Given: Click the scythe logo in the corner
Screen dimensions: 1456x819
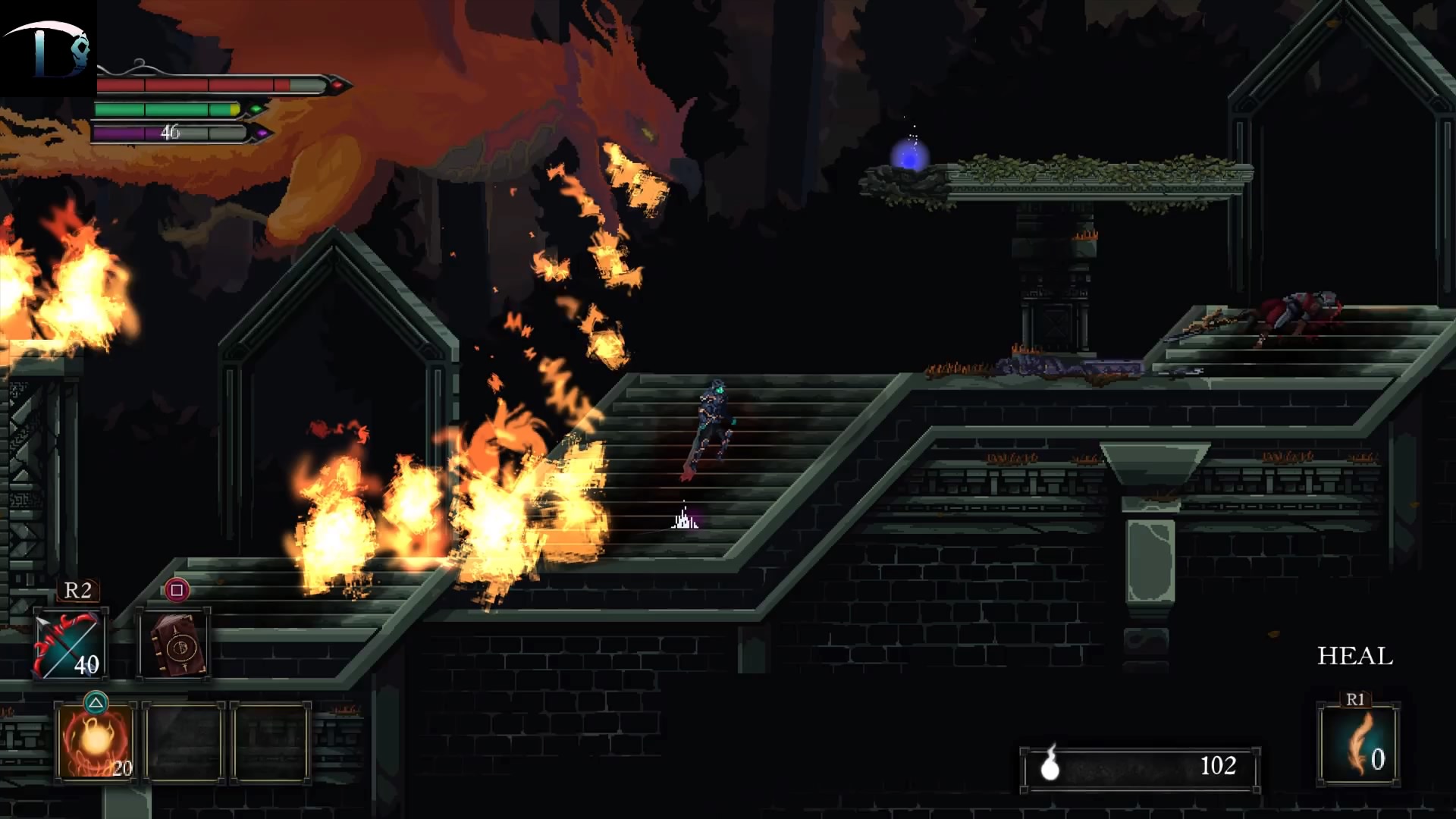Looking at the screenshot, I should pyautogui.click(x=49, y=48).
